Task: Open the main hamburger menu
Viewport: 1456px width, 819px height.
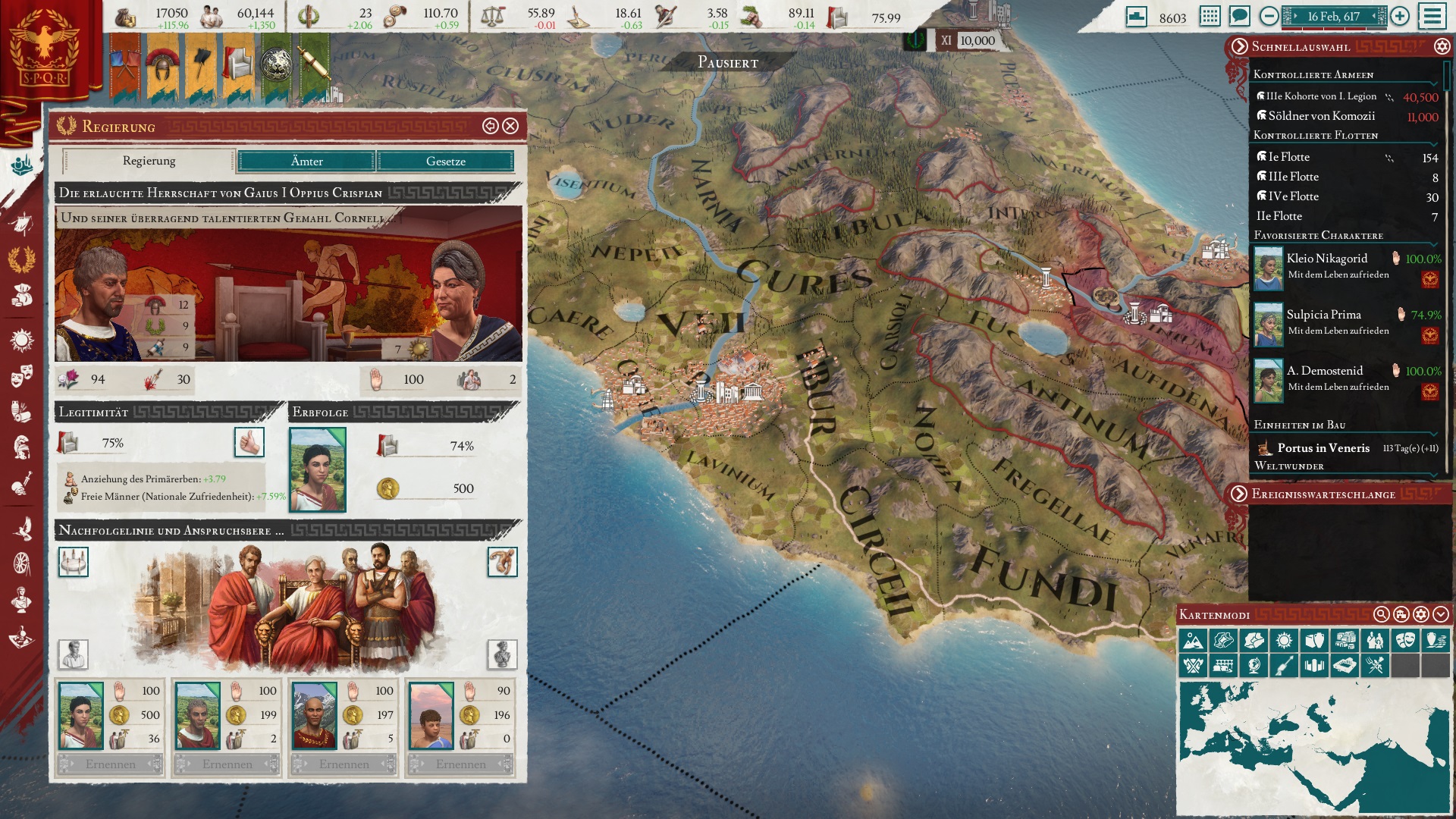Action: pos(1432,16)
